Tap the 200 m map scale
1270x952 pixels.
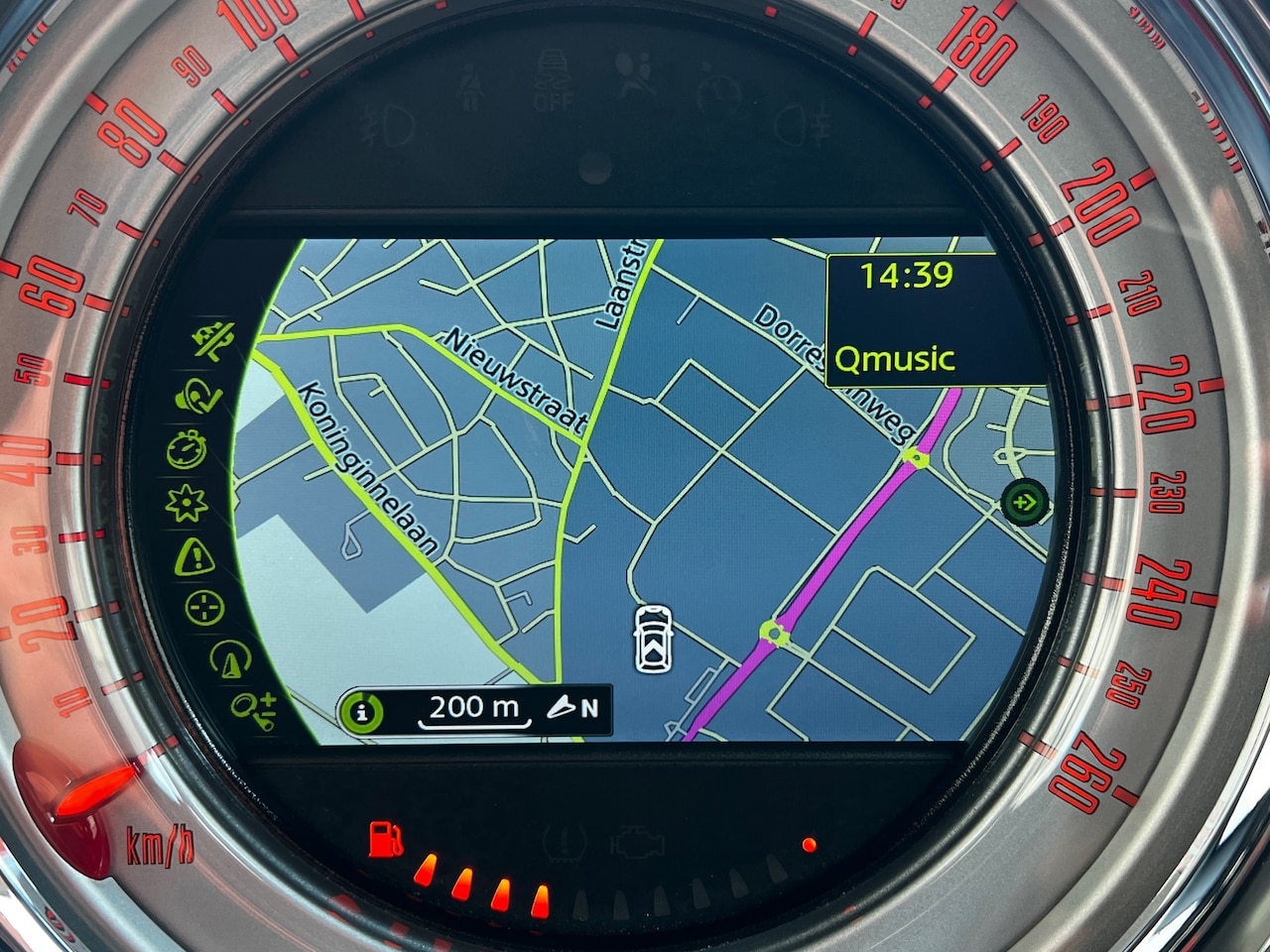474,708
